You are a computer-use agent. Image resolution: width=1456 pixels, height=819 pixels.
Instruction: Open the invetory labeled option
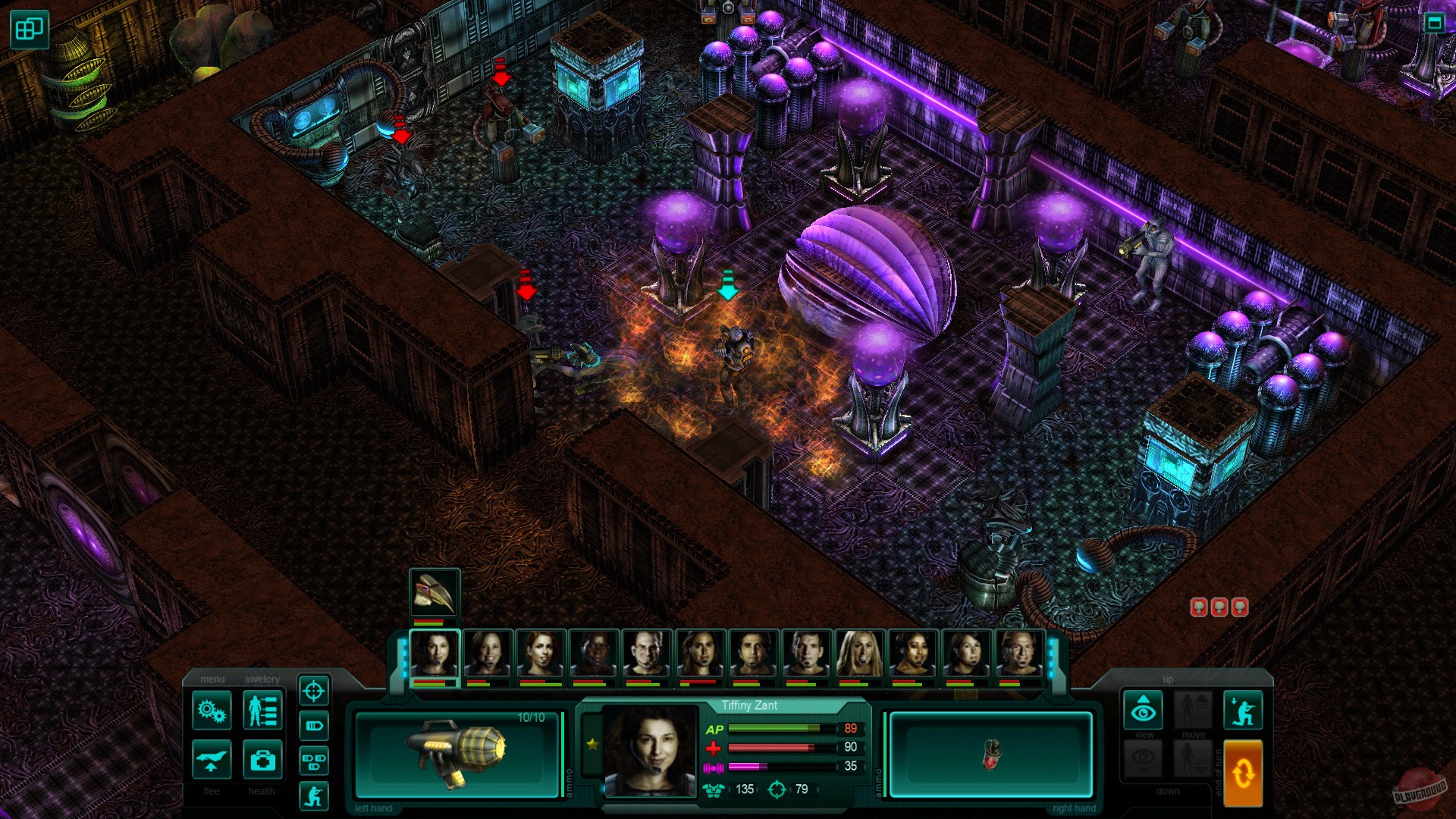263,679
